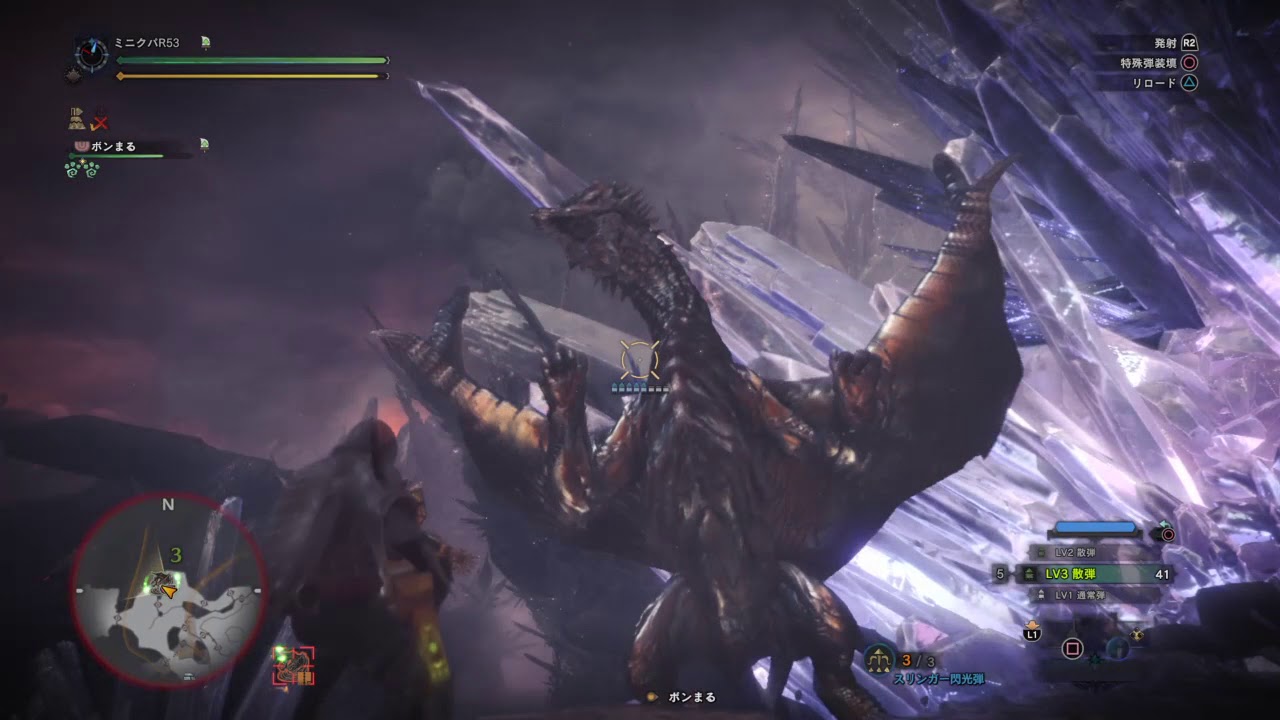Click the trap tool icon above ボンまる name
This screenshot has width=1280, height=720.
tap(76, 118)
